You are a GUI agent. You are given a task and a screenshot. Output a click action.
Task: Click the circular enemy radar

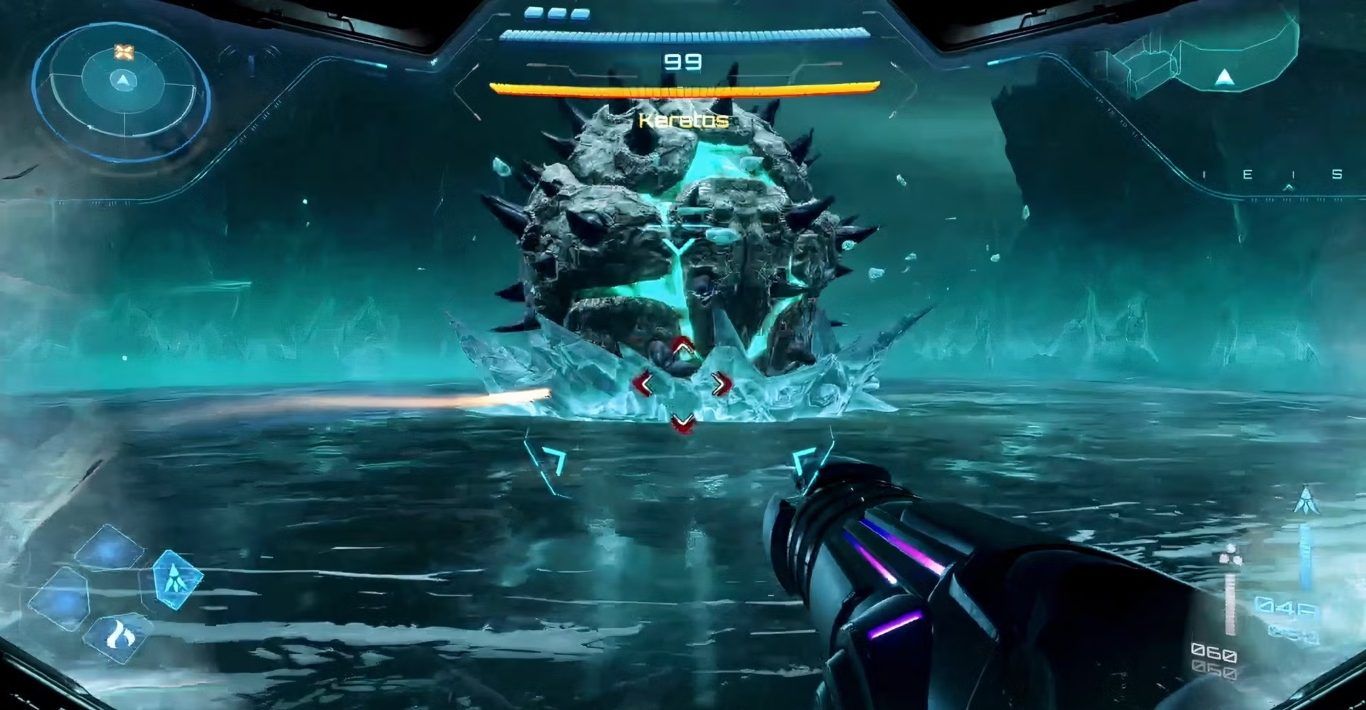121,92
